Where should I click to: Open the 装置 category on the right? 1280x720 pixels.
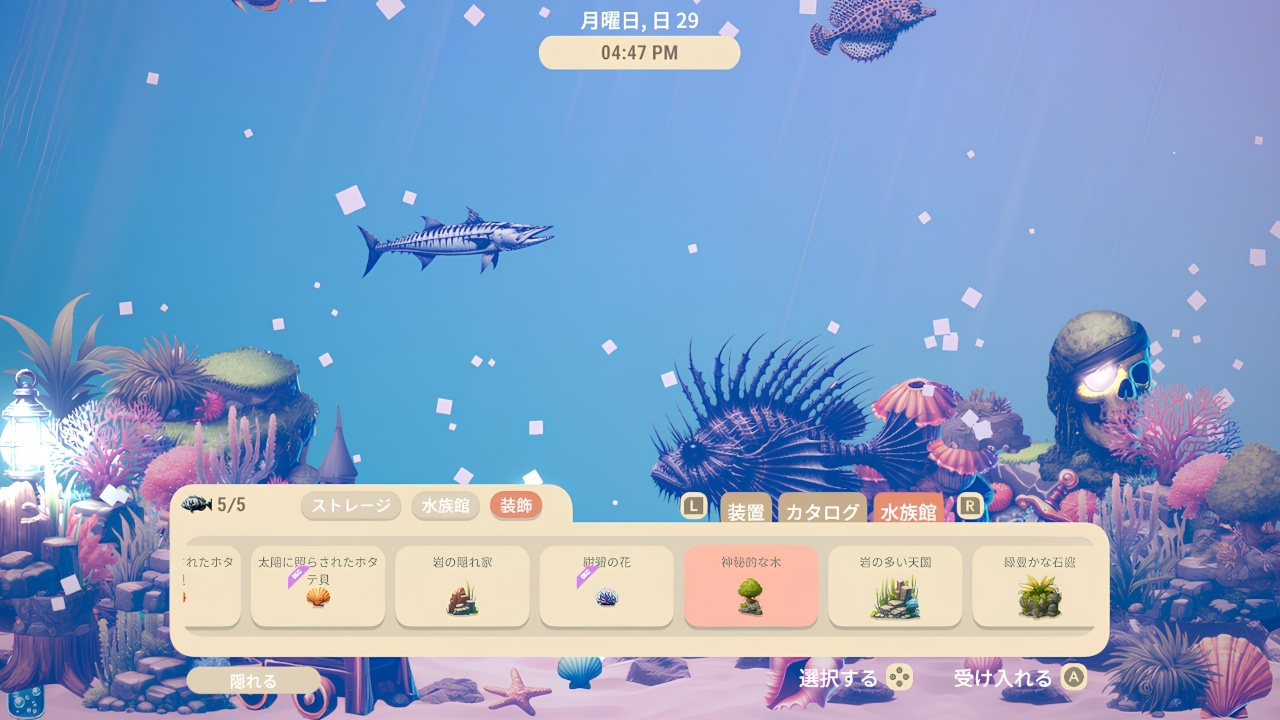tap(746, 512)
